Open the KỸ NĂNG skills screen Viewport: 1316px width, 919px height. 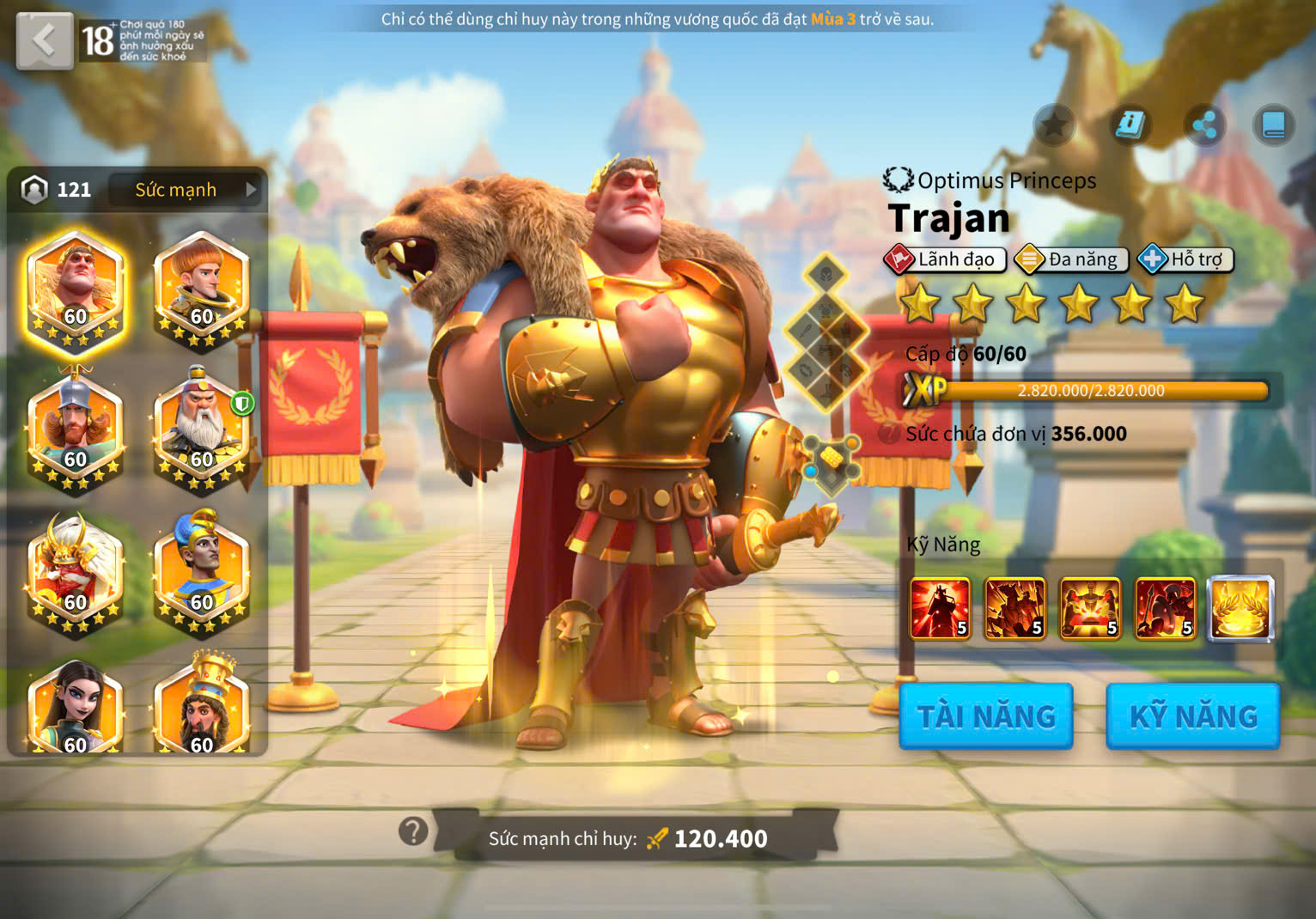click(x=1193, y=716)
